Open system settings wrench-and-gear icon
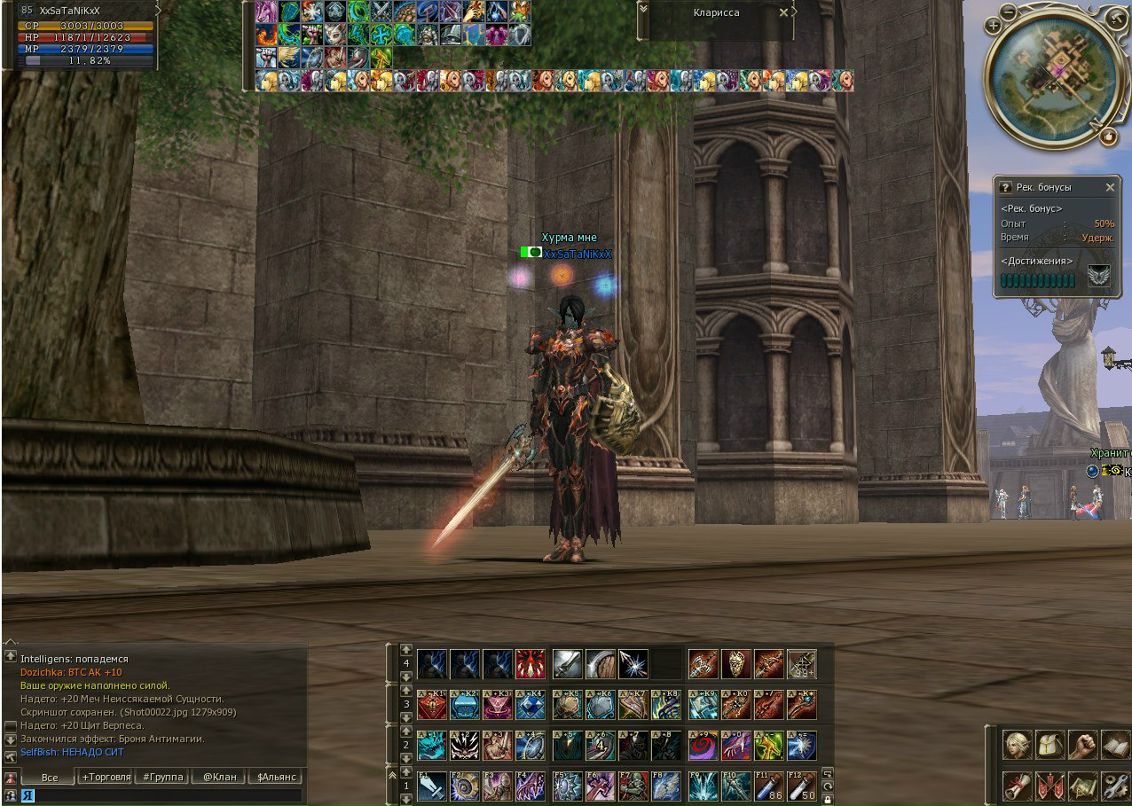Viewport: 1132px width, 806px height. coord(1114,784)
